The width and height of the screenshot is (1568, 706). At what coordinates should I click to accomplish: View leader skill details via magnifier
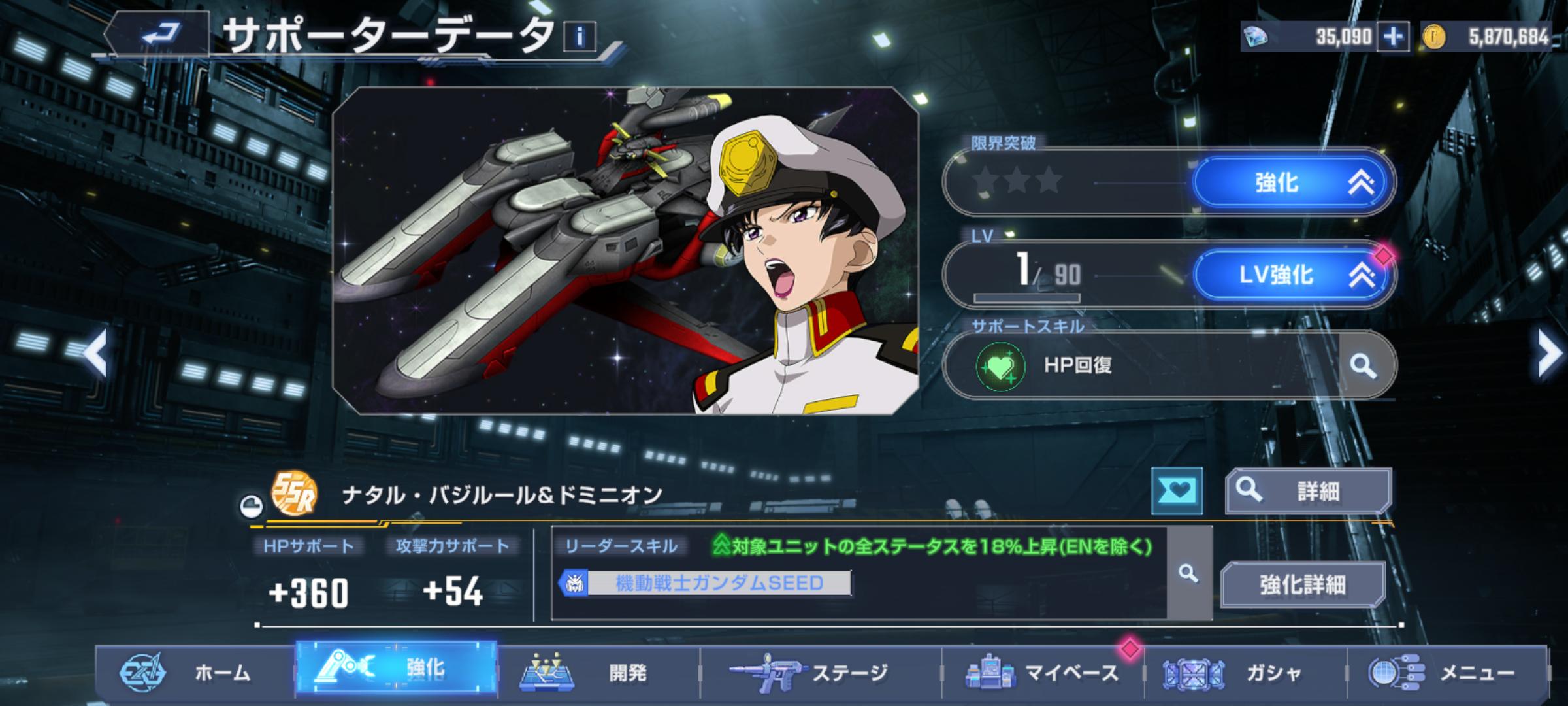point(1188,574)
